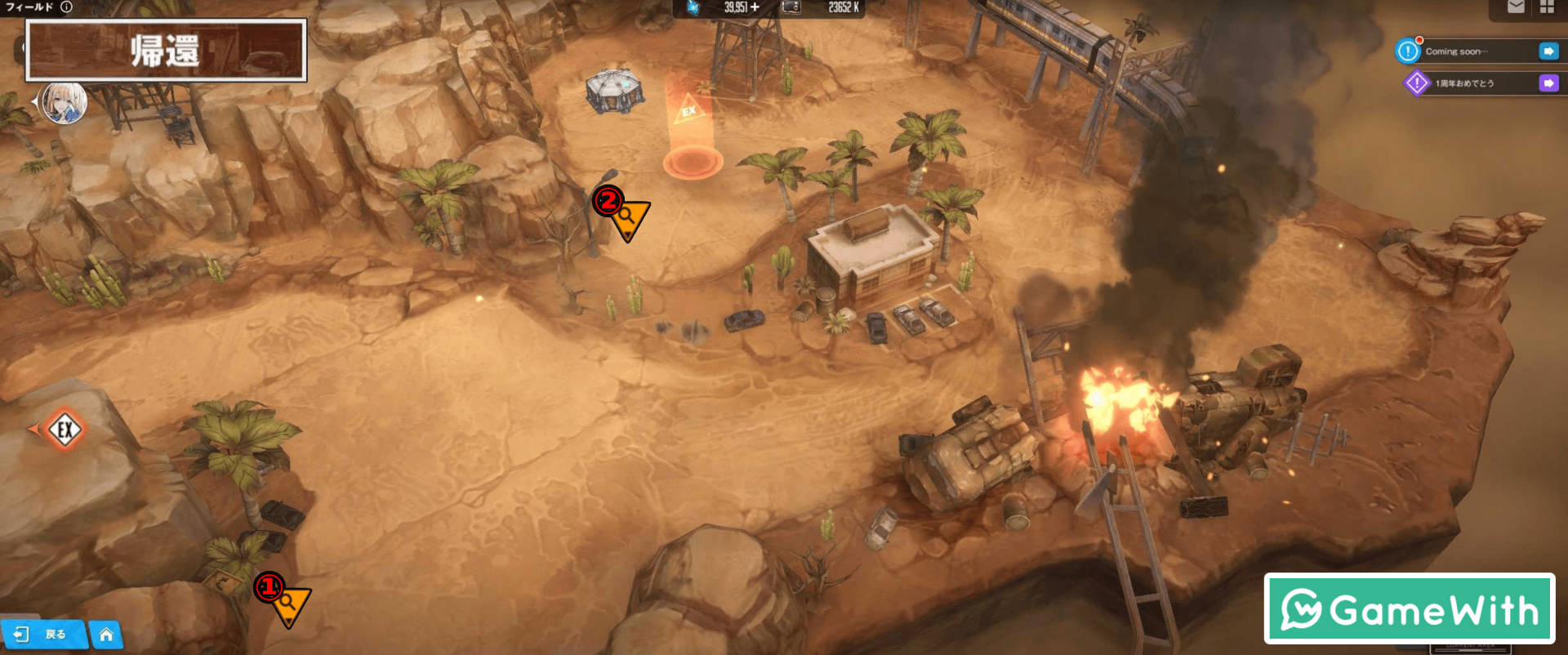This screenshot has width=1568, height=655.
Task: Open the mailbox
Action: (1516, 7)
